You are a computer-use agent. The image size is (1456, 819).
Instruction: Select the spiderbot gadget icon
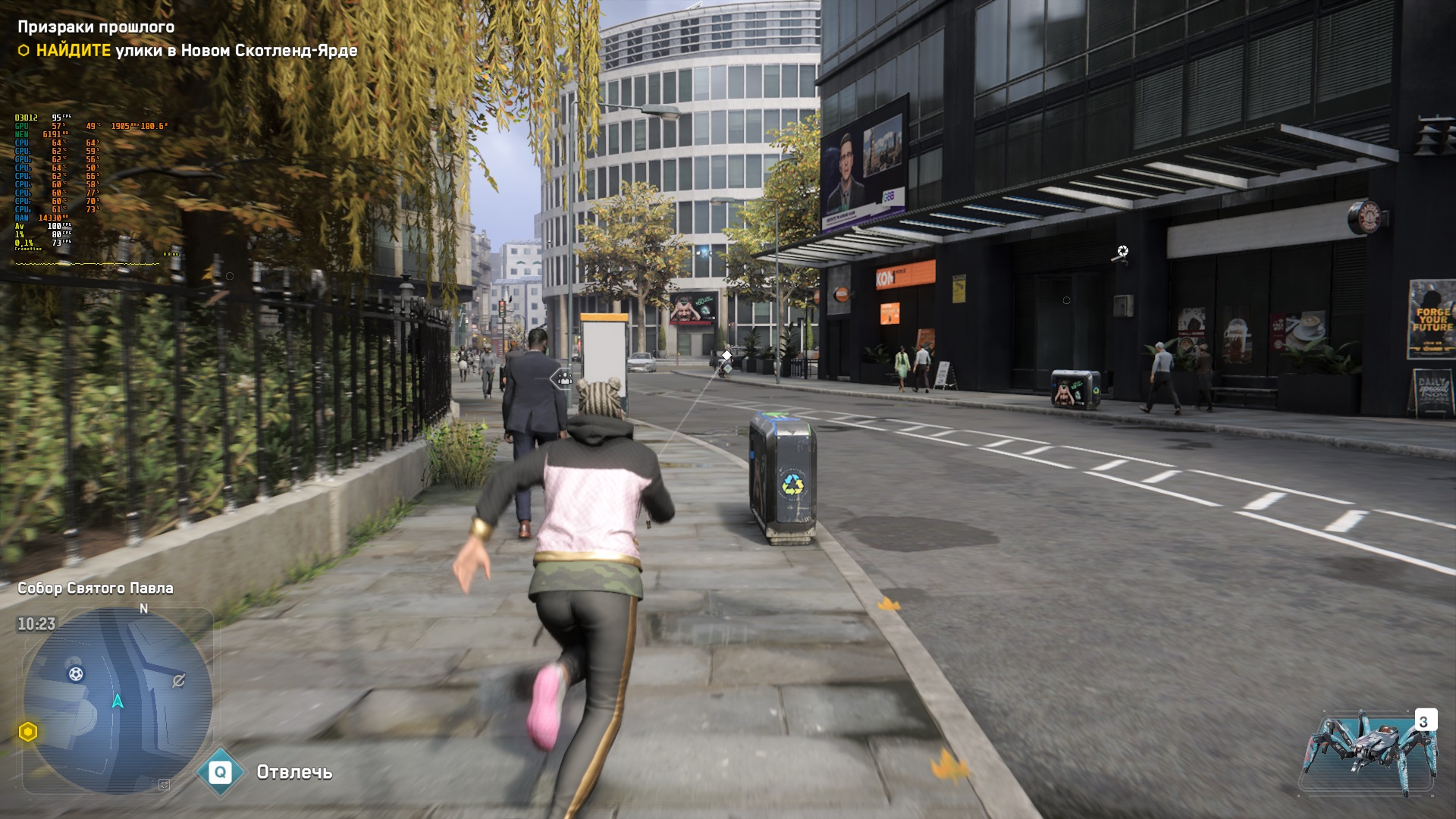coord(1370,753)
